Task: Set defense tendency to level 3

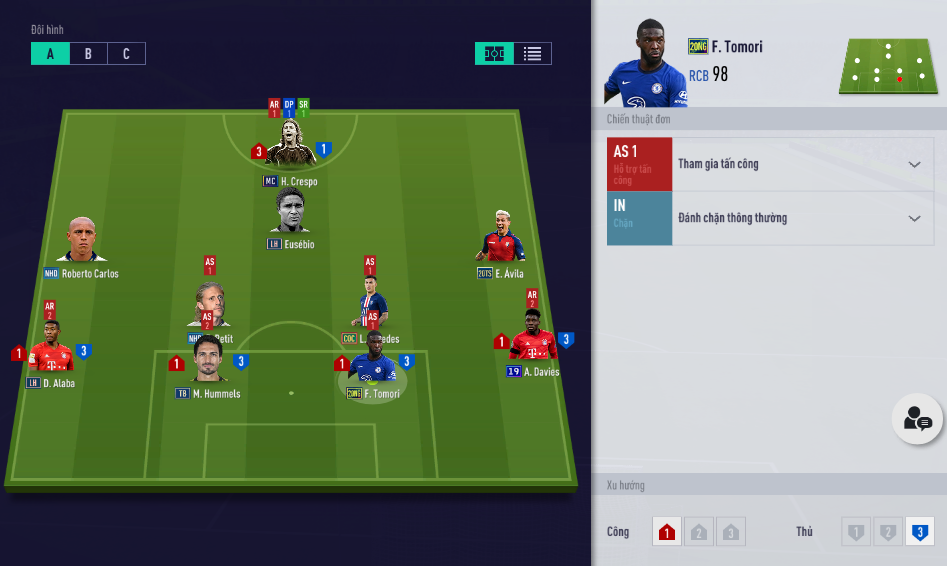Action: (920, 532)
